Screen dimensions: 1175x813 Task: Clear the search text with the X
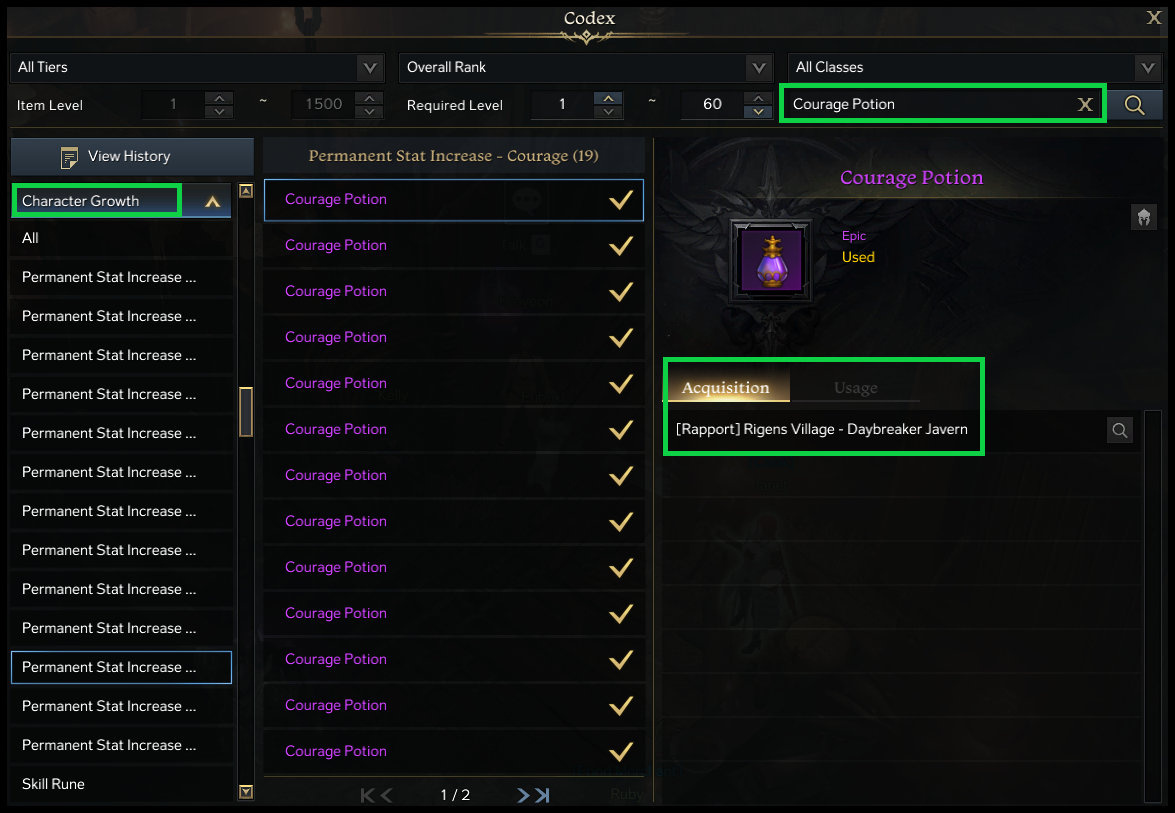tap(1085, 104)
